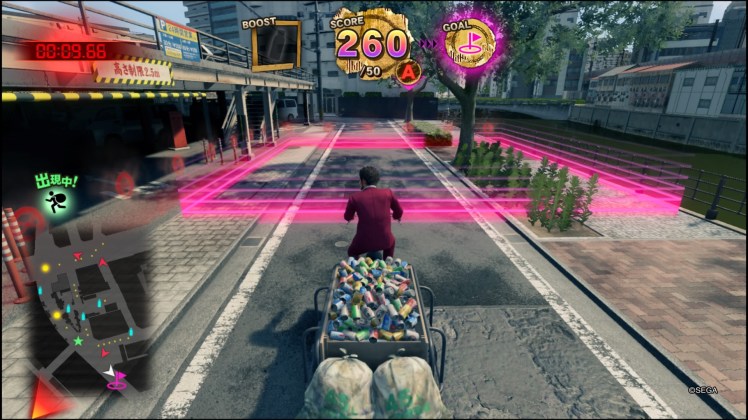Select the BOOST item slot
Screen dimensions: 748x420
(276, 46)
